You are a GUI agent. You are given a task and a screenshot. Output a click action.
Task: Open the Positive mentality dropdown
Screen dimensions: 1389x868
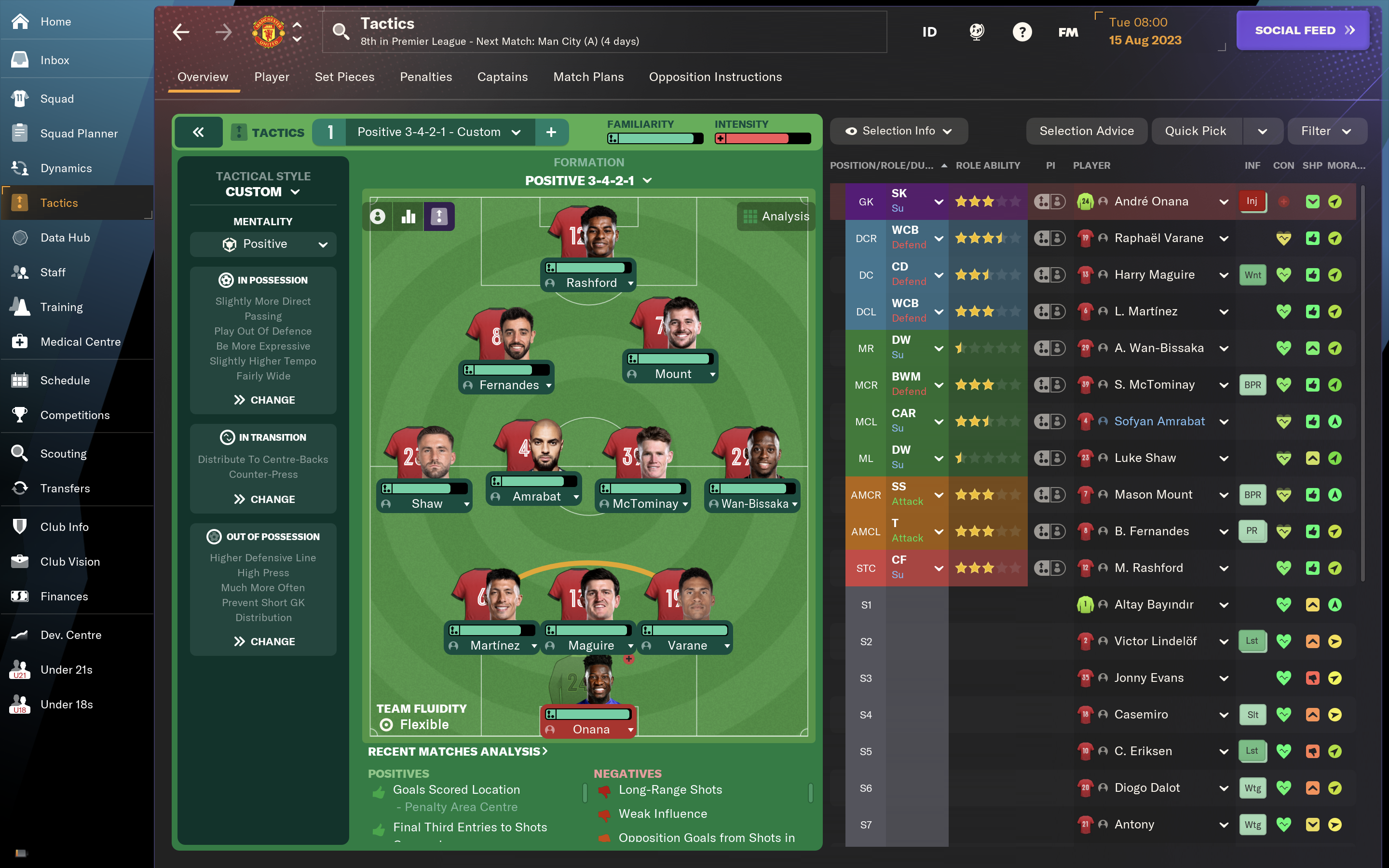(x=262, y=244)
